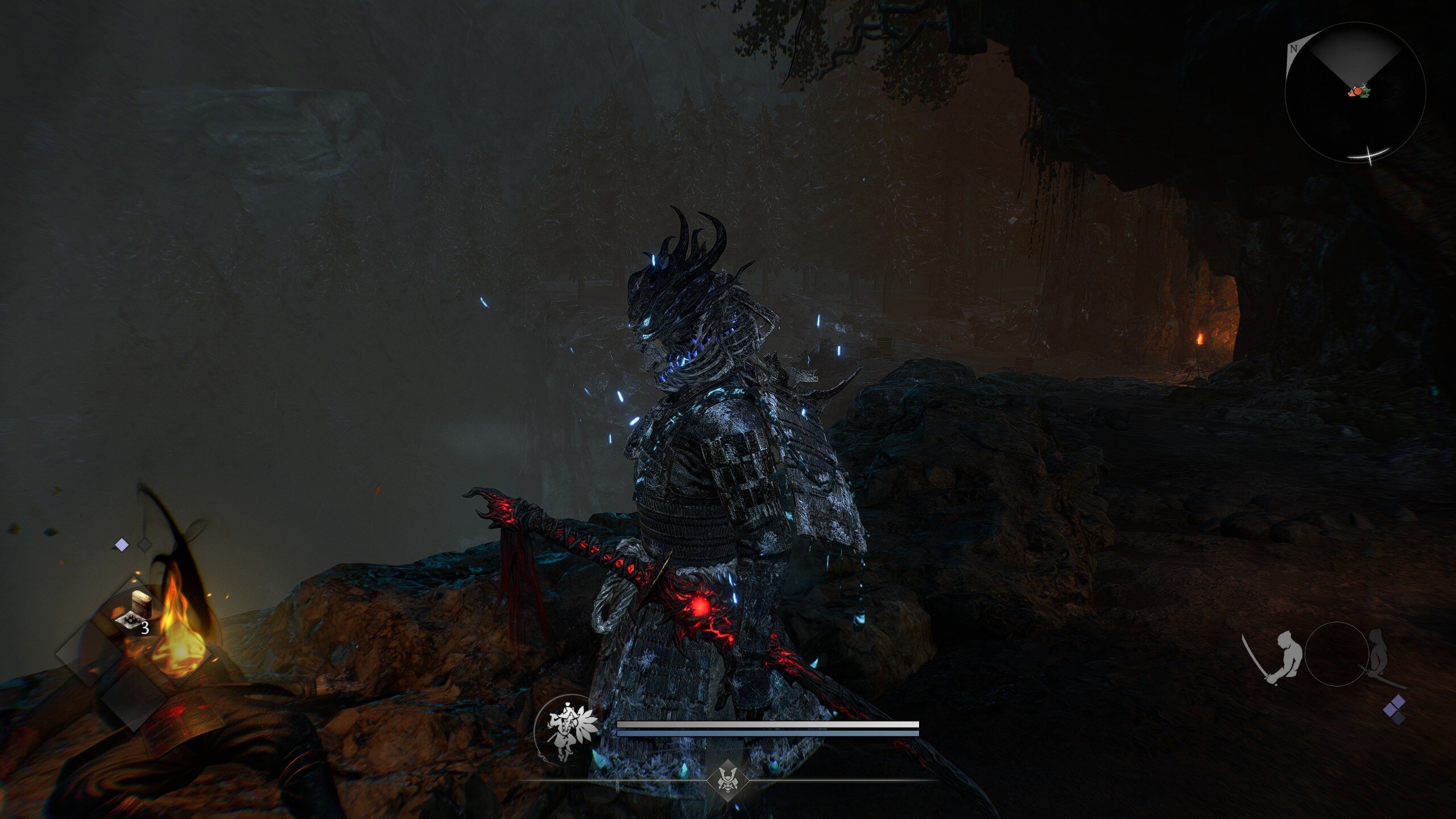Click the samurai helmet style icon

coord(727,780)
